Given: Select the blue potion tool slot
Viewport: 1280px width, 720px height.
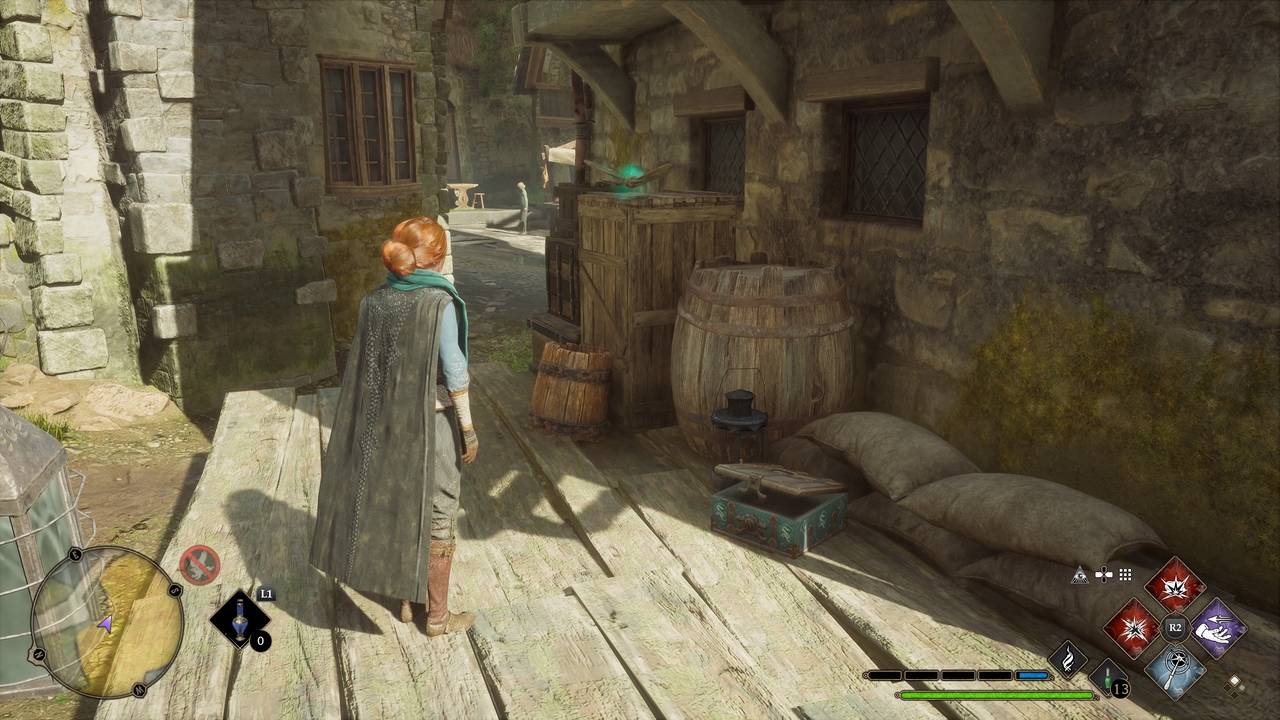Looking at the screenshot, I should point(241,620).
